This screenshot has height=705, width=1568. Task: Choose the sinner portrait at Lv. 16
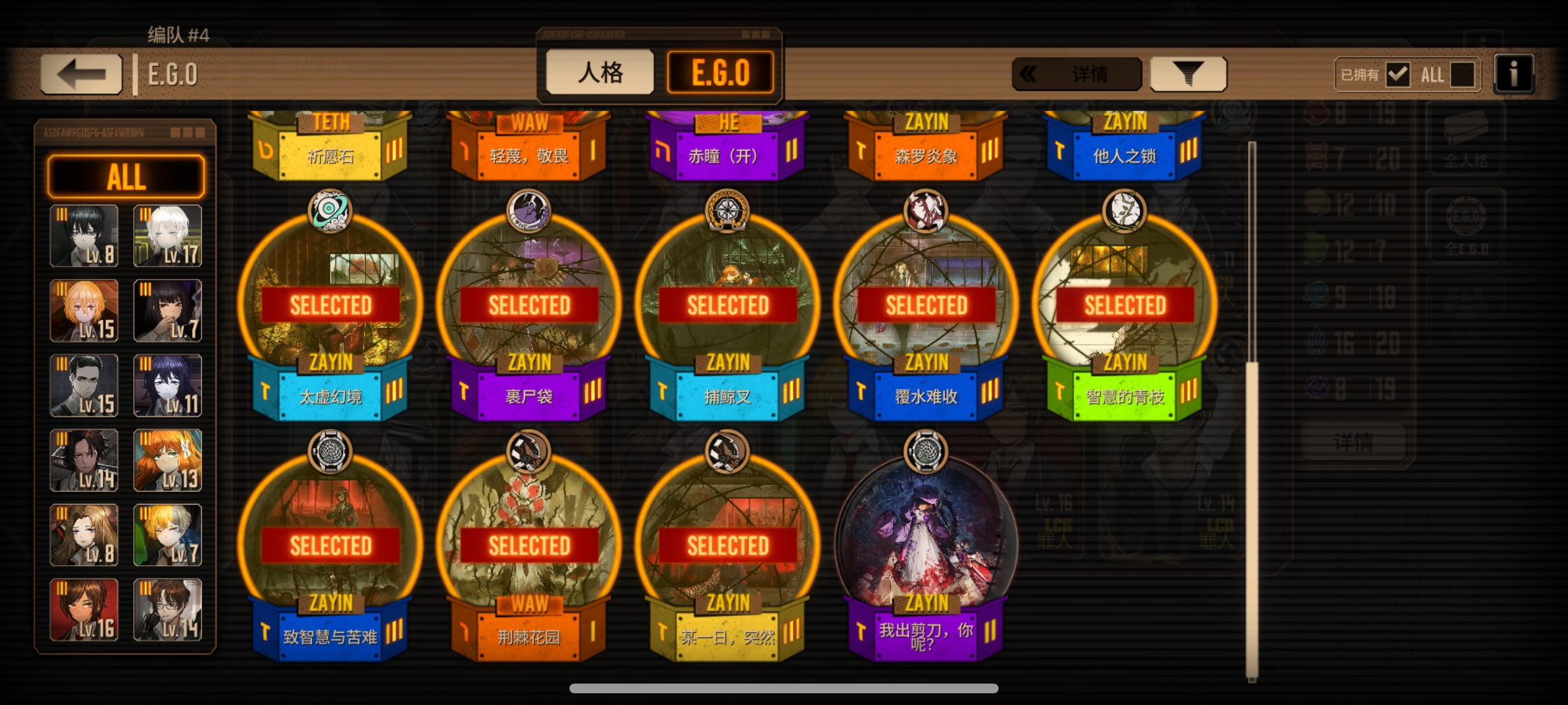[x=85, y=609]
